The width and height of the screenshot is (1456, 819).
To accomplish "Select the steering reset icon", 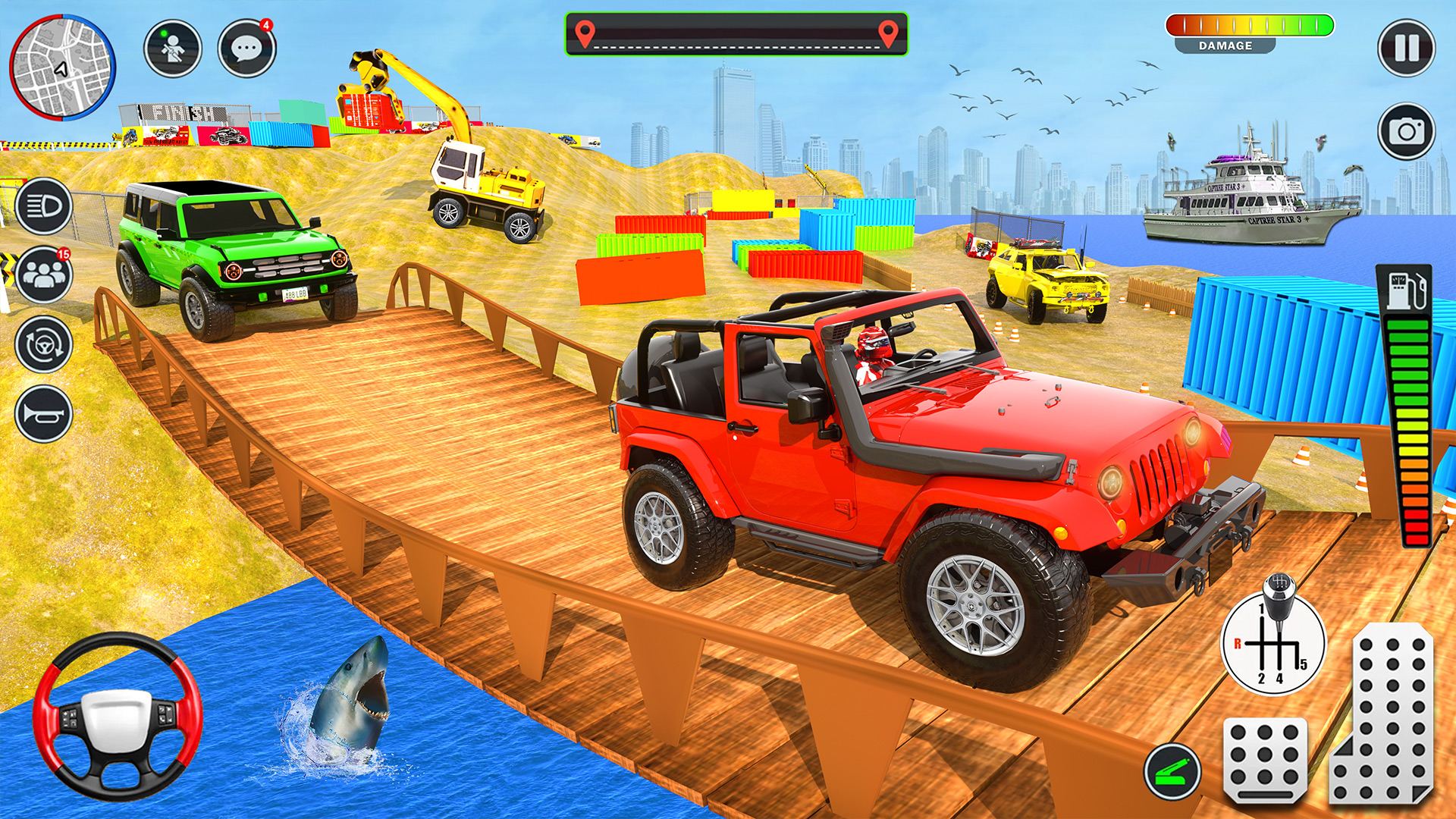I will click(x=43, y=344).
